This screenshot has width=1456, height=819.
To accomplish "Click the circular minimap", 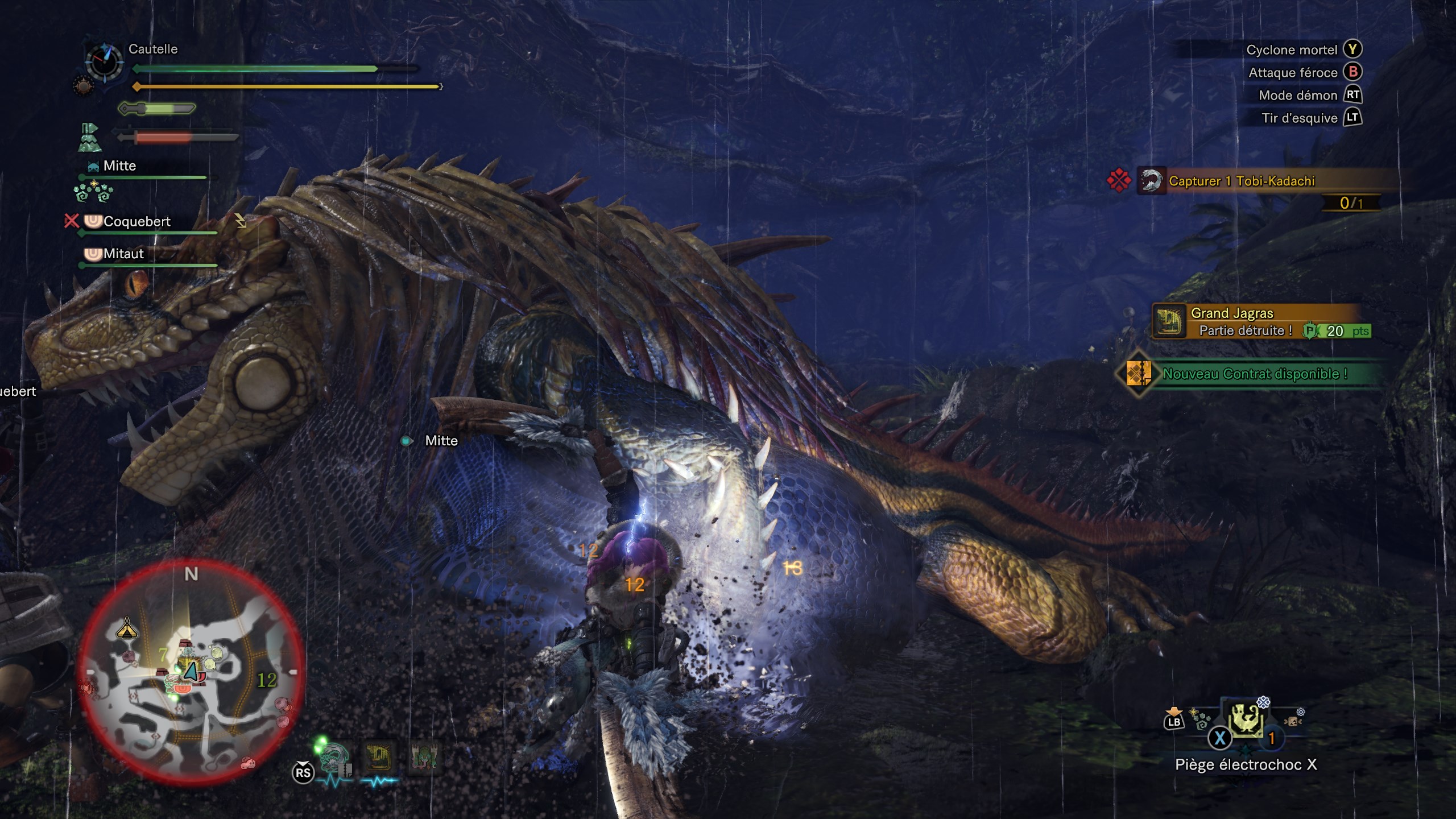I will click(x=191, y=671).
